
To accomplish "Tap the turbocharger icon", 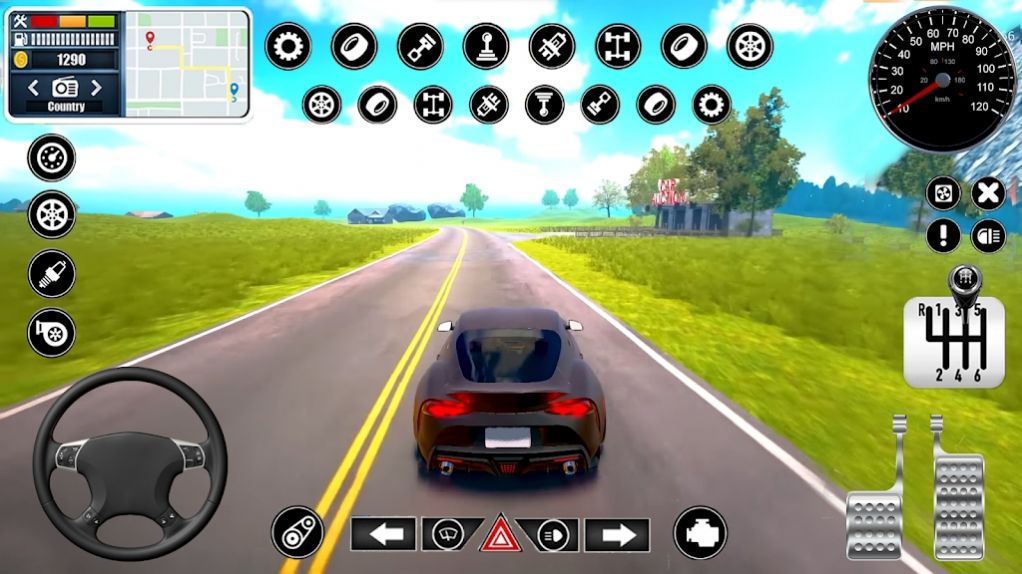I will tap(51, 332).
